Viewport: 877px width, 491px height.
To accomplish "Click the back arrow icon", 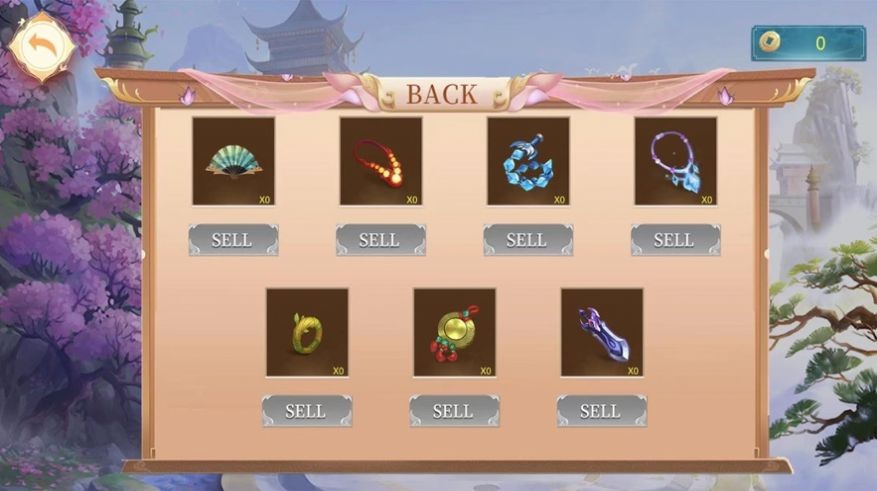I will (40, 46).
